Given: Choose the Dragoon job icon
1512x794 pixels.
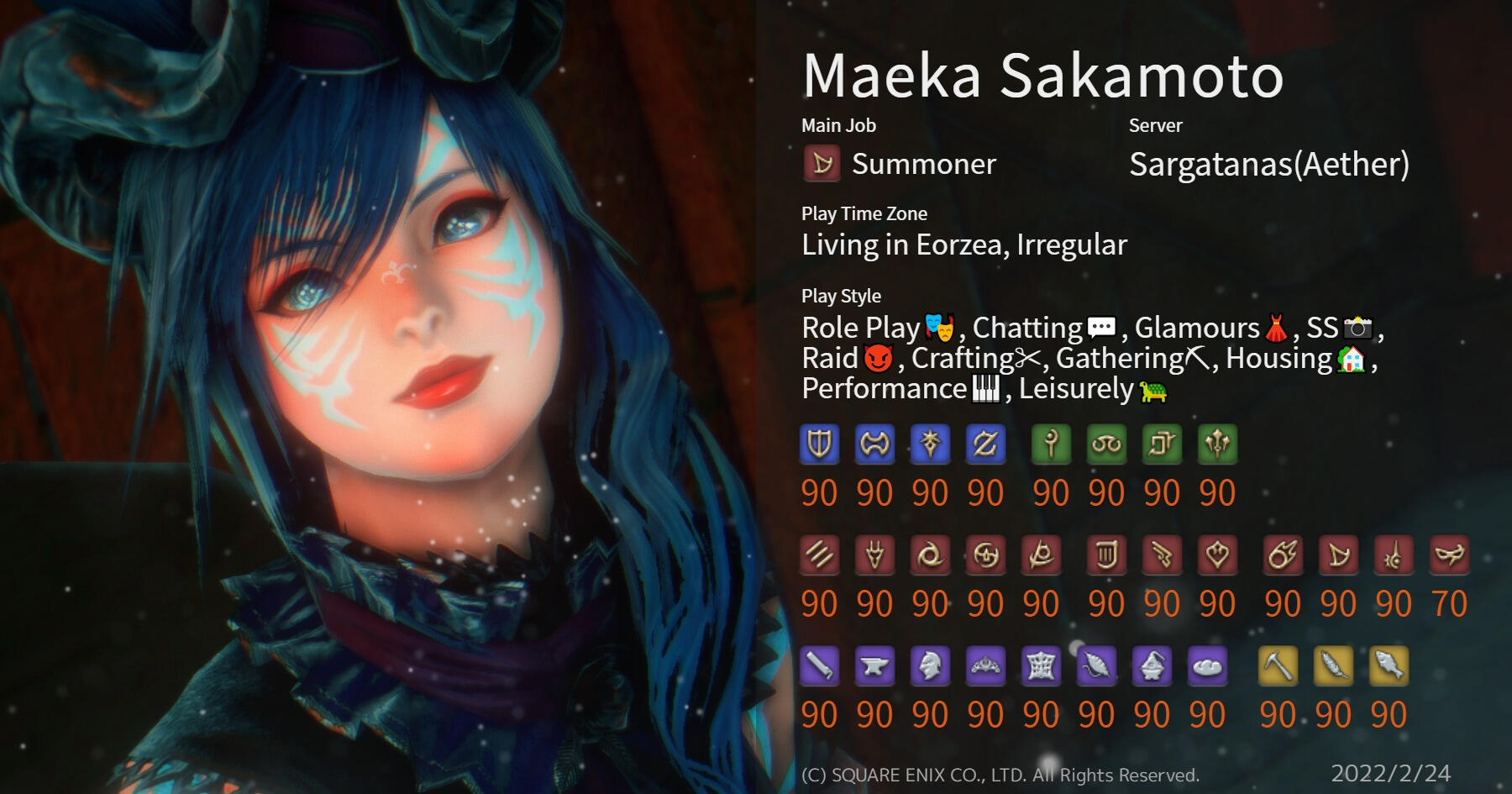Looking at the screenshot, I should point(874,555).
